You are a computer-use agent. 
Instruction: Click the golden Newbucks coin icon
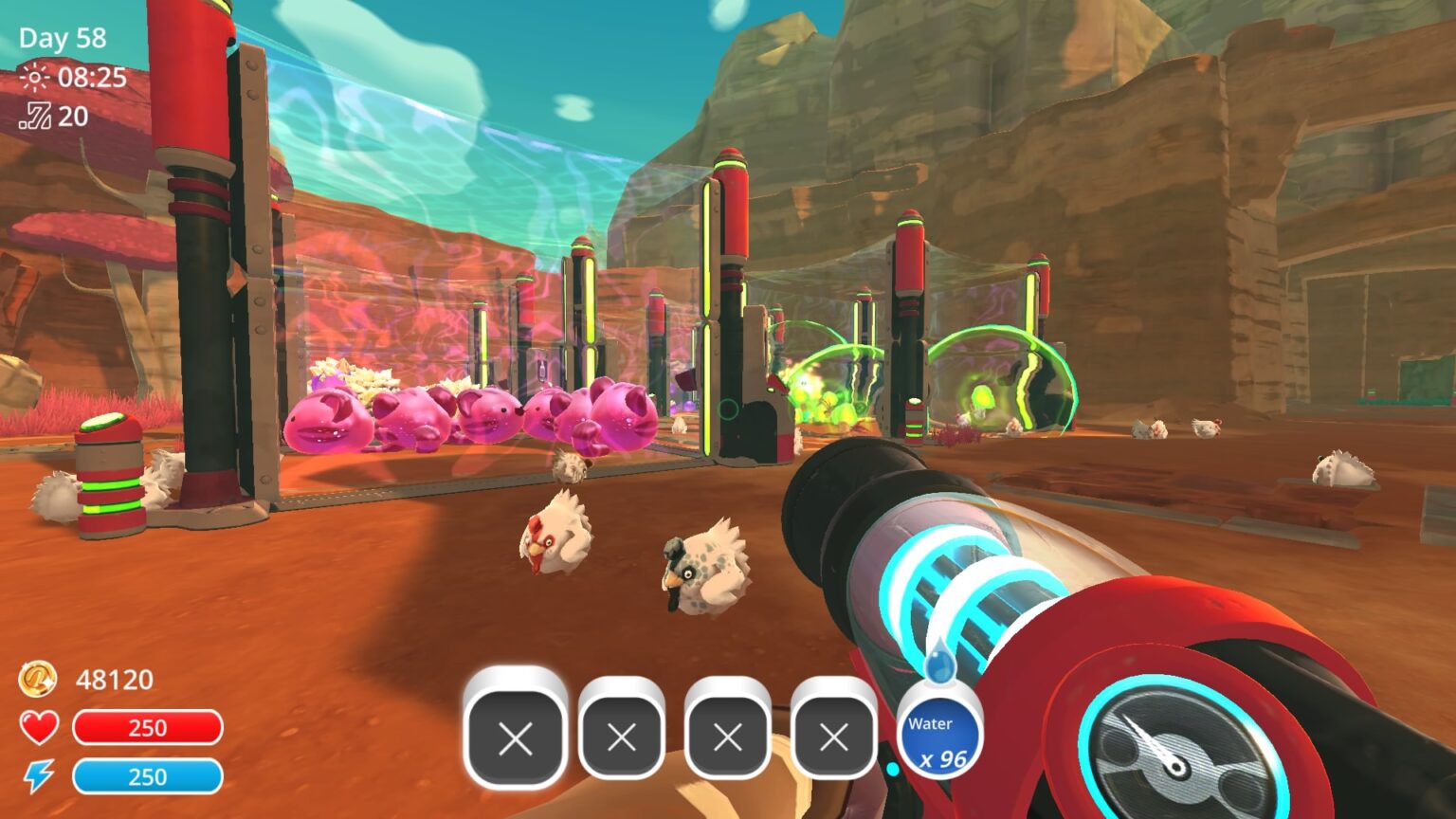click(36, 680)
